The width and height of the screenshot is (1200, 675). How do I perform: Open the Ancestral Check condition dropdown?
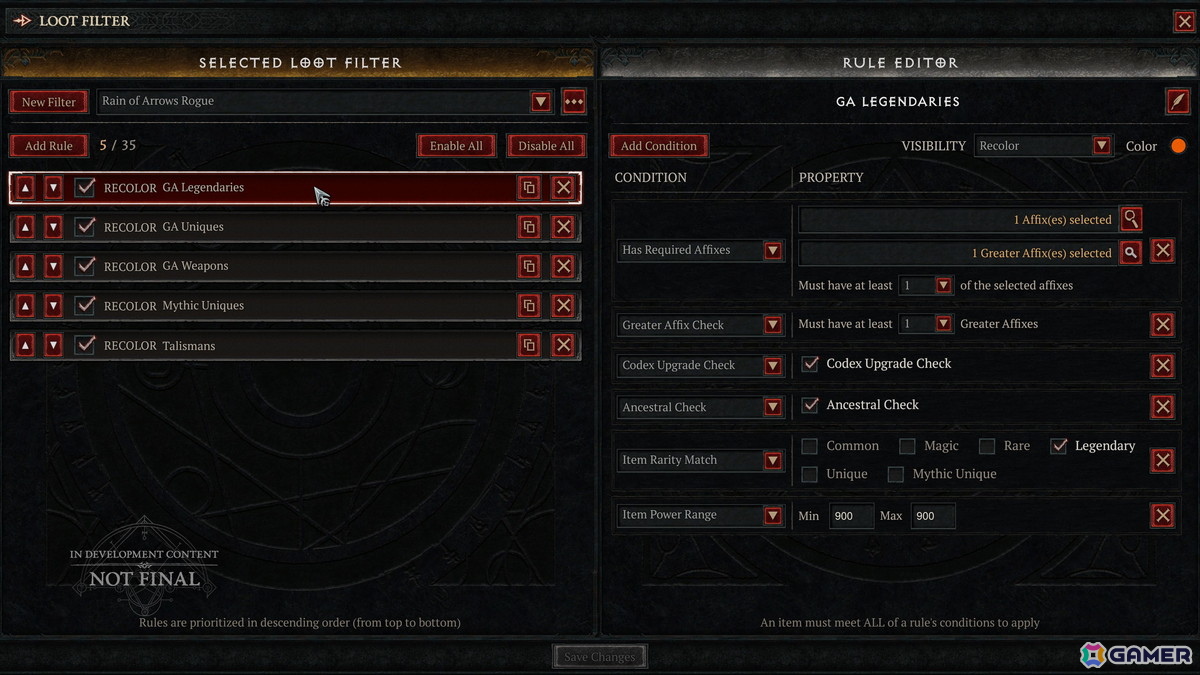(x=773, y=408)
